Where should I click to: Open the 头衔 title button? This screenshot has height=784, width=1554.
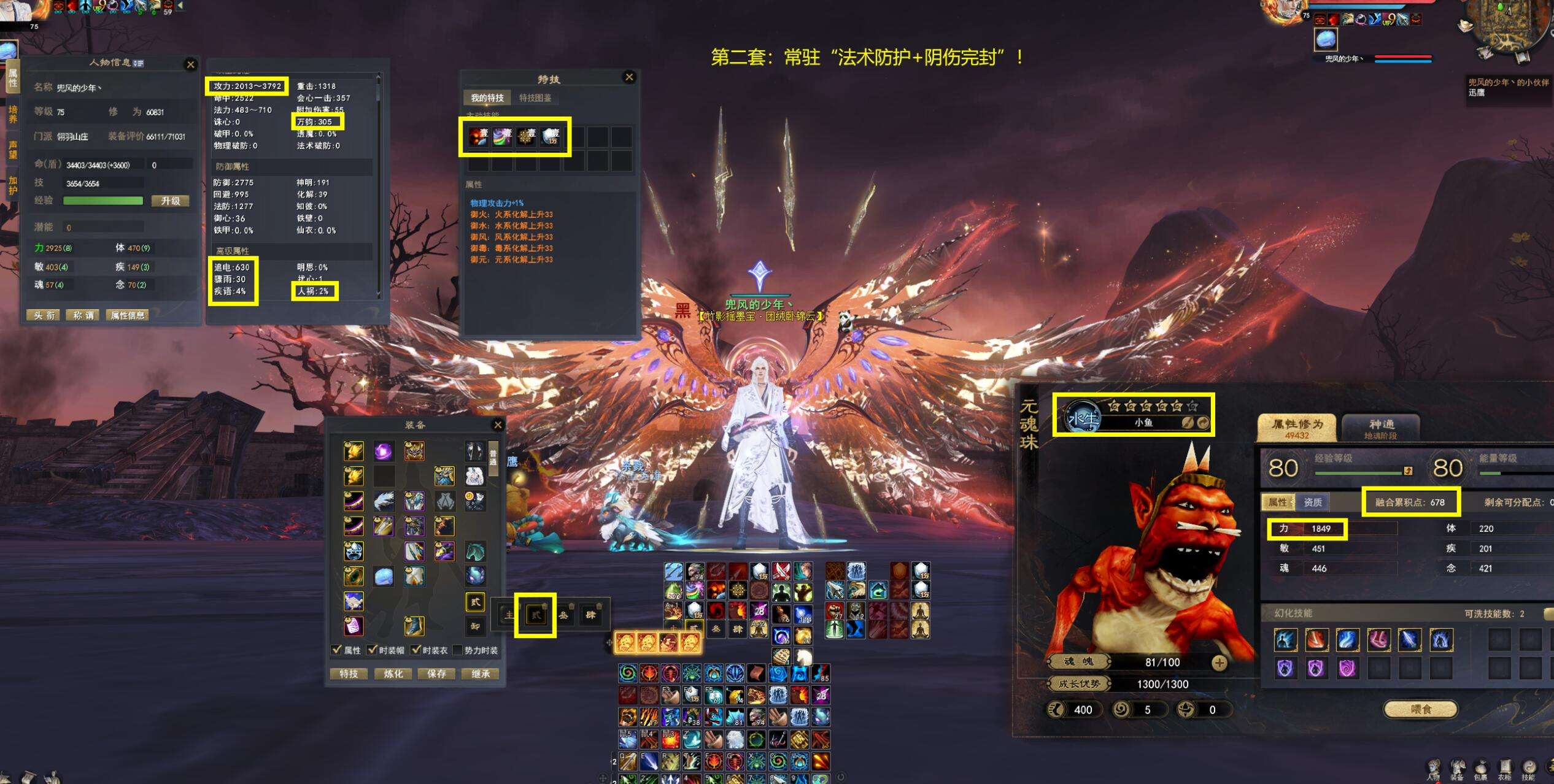[x=44, y=315]
